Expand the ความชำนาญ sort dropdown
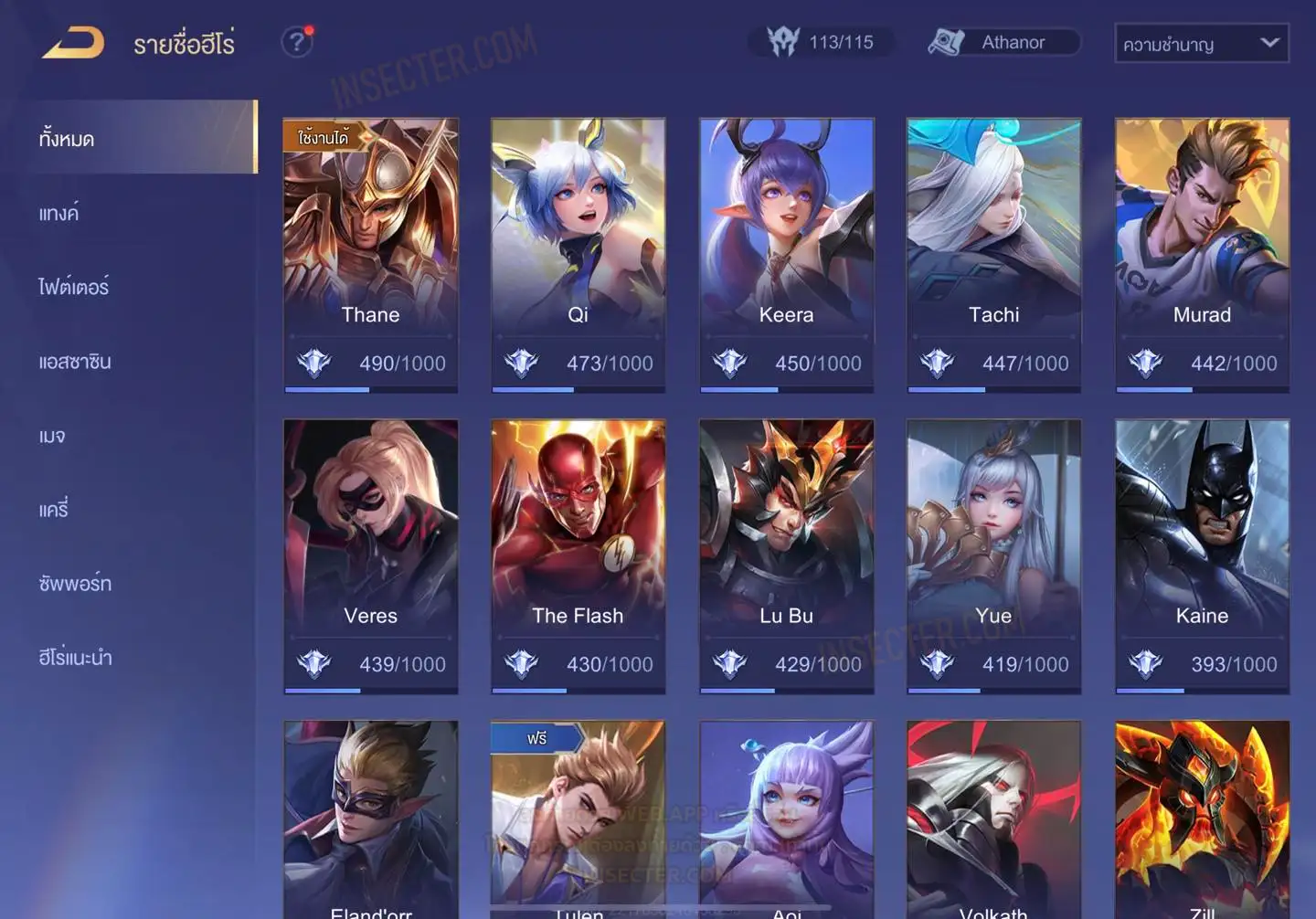Viewport: 1316px width, 919px height. point(1201,43)
